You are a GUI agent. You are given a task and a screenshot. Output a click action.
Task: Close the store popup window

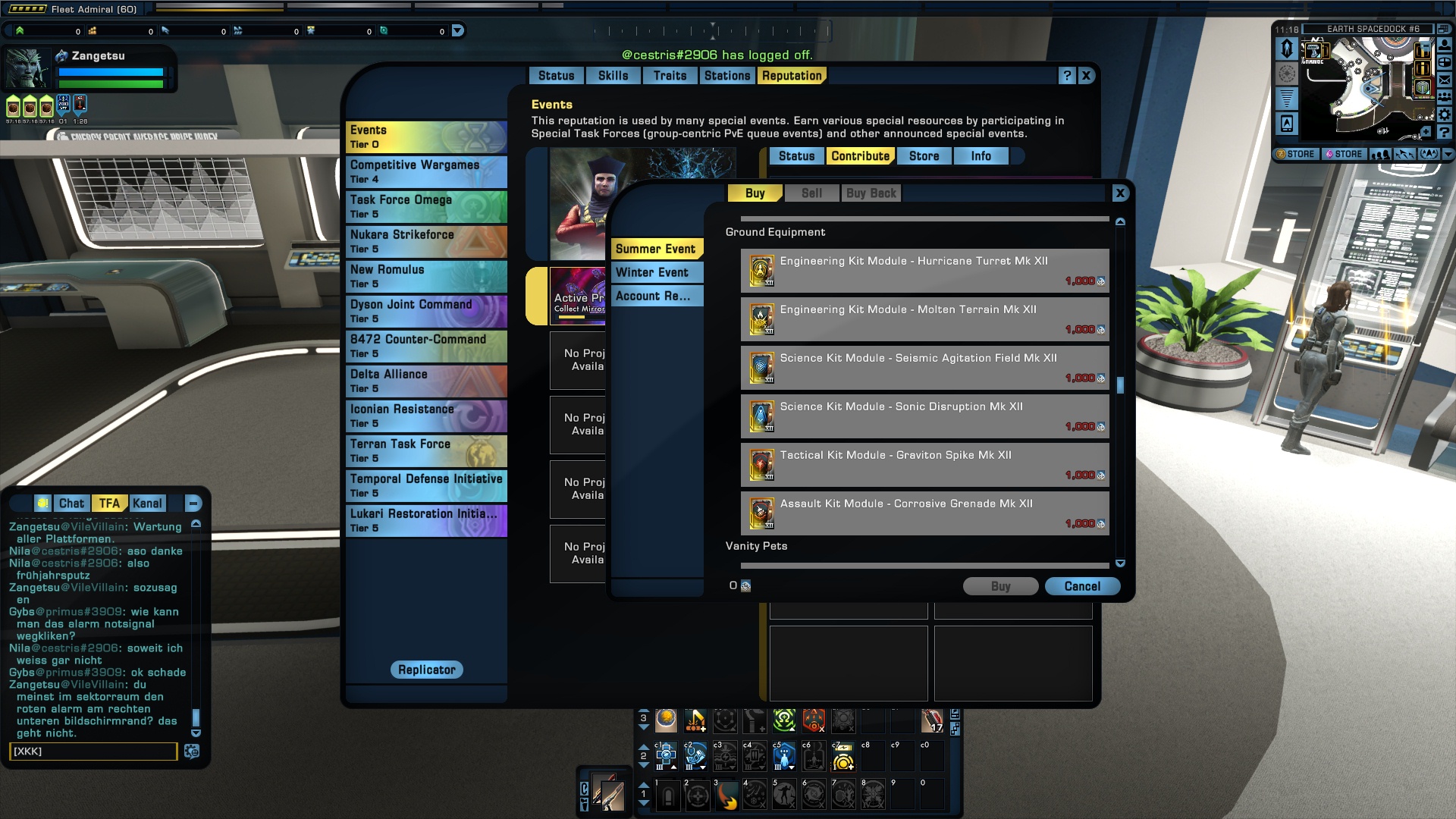pos(1120,193)
